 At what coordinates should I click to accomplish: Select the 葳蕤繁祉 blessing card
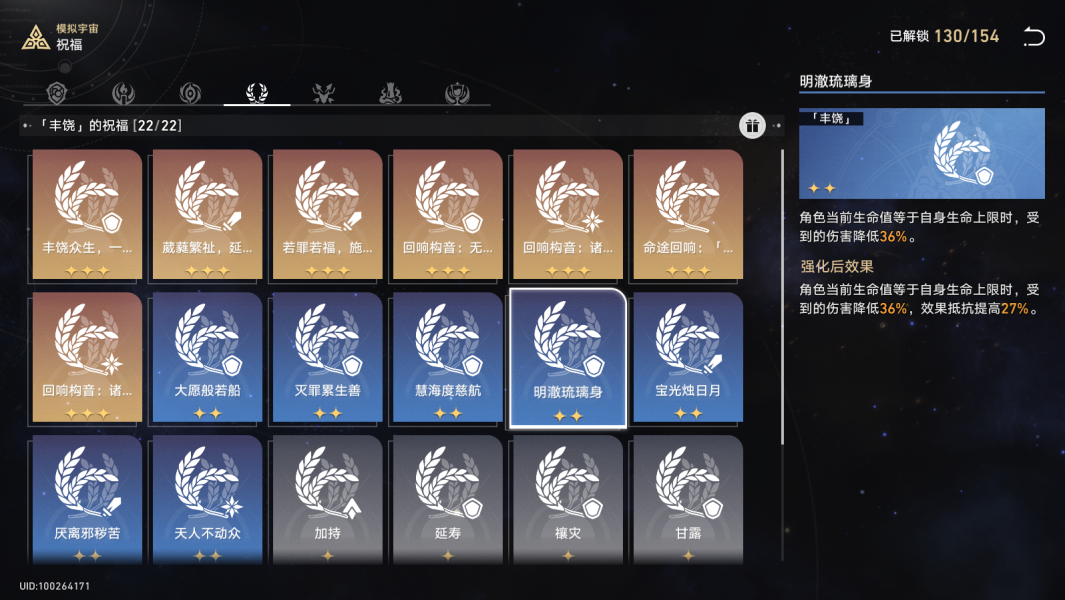click(x=208, y=215)
